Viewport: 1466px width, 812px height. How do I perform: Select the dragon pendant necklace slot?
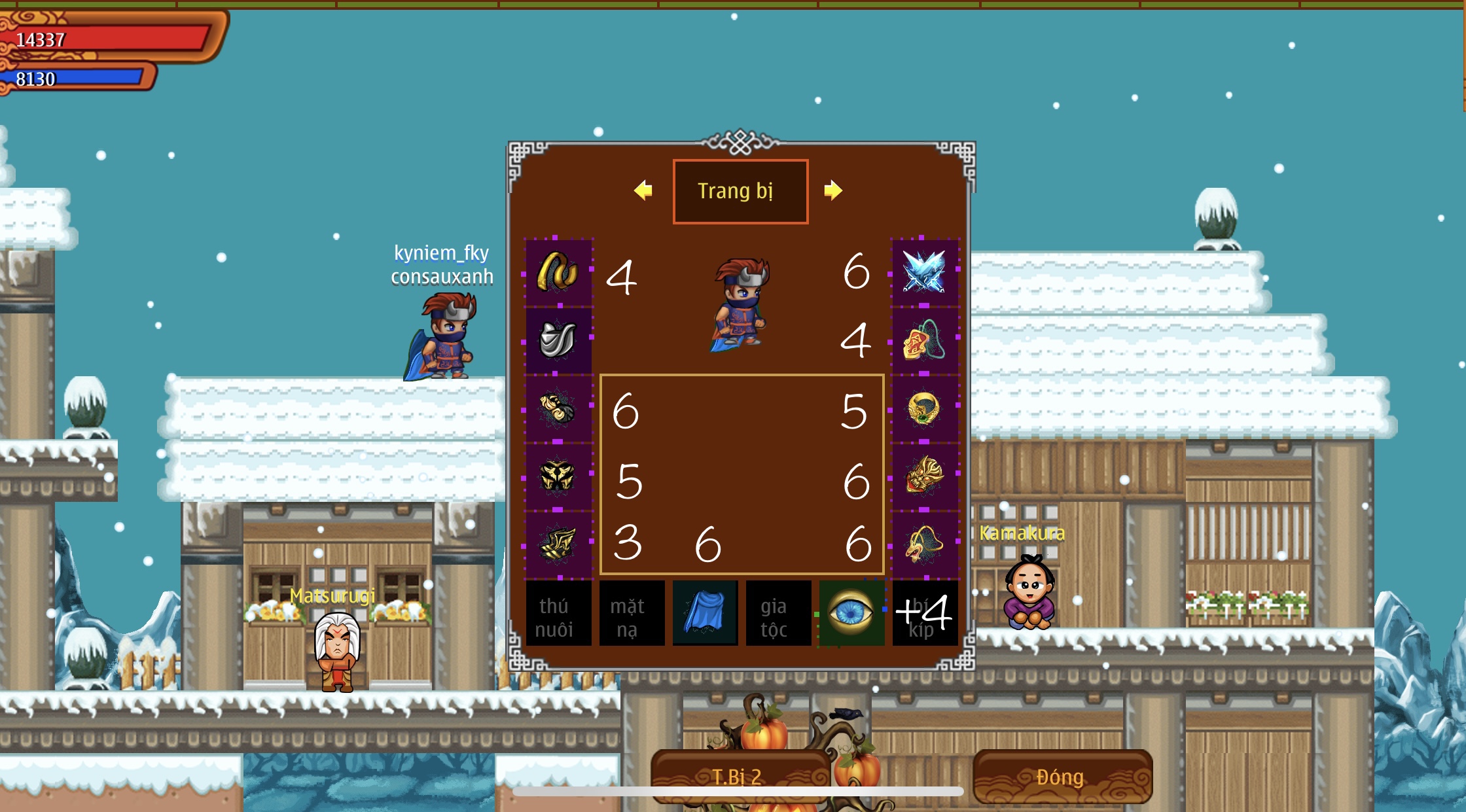[923, 544]
